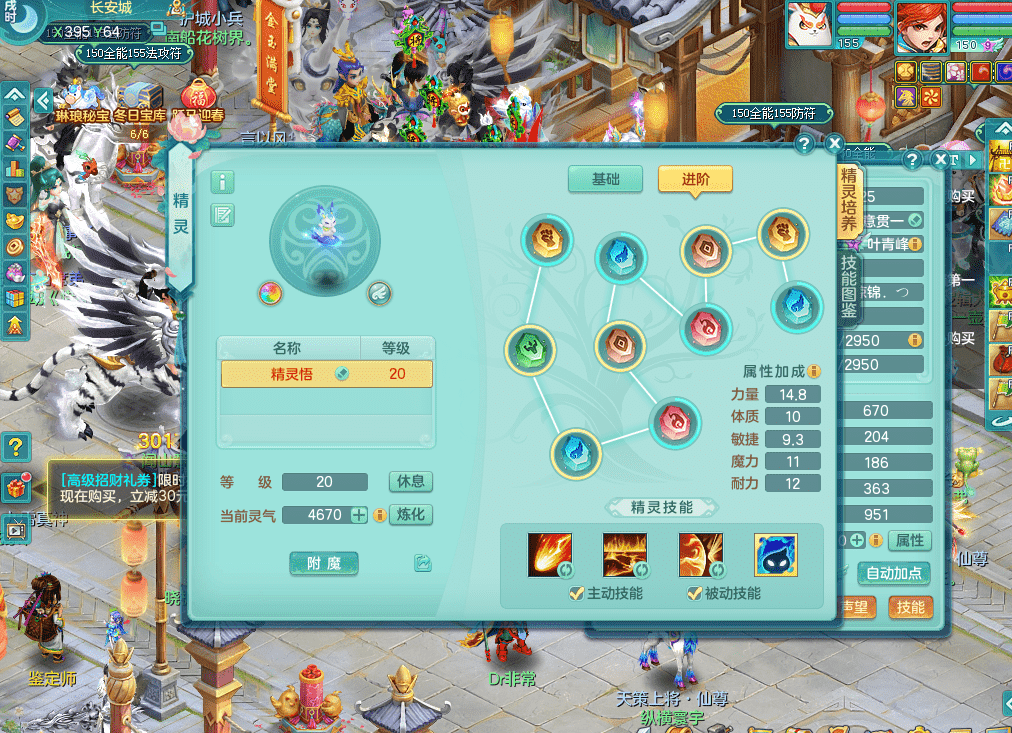Click the green info button beside spirit portrait

(222, 182)
